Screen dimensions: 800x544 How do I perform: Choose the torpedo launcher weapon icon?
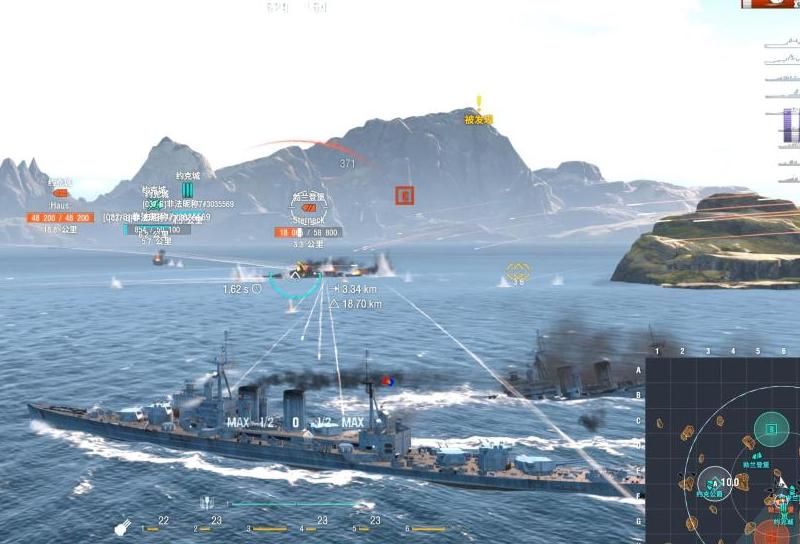206,503
